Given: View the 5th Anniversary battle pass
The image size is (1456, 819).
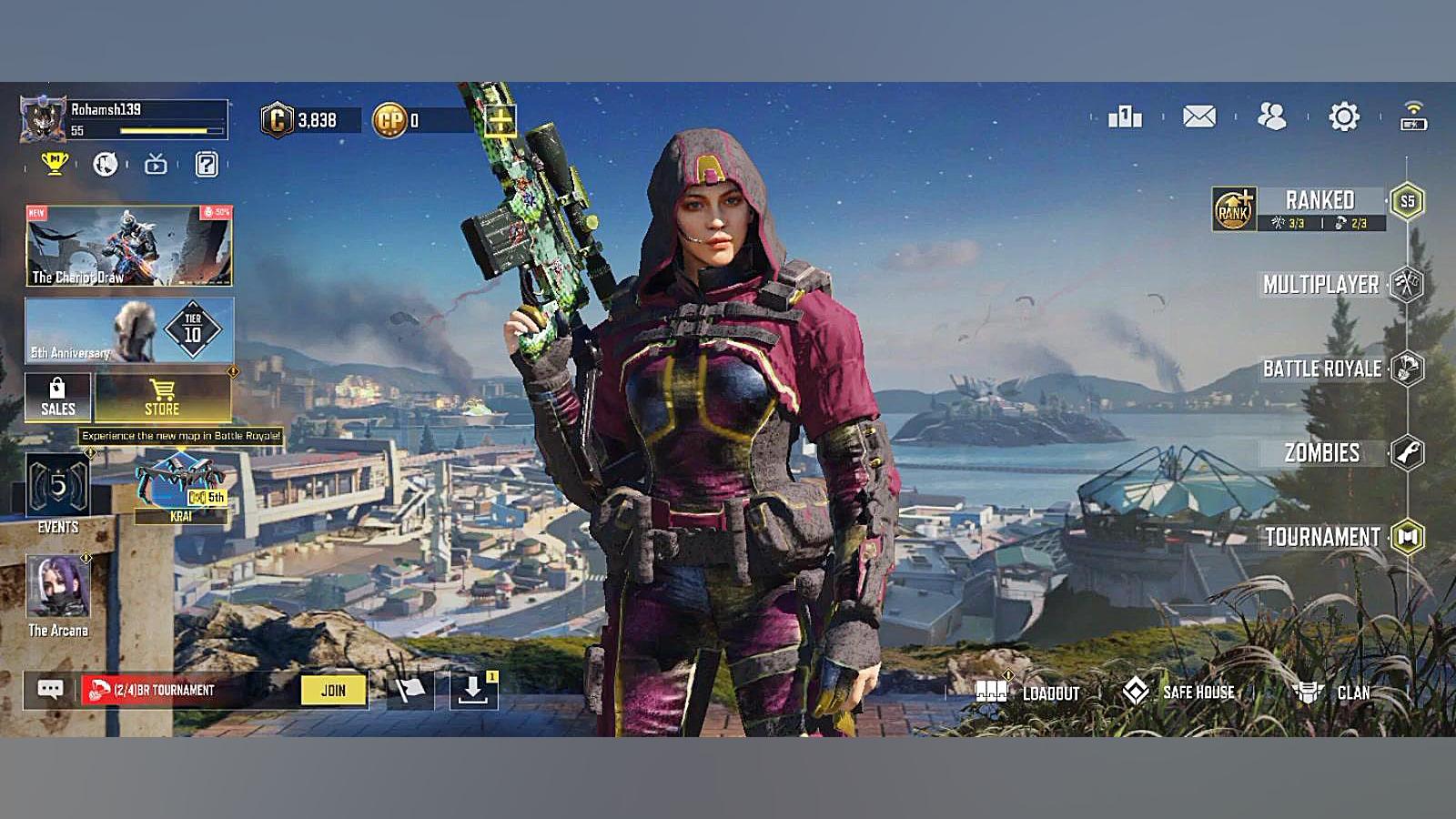Looking at the screenshot, I should coord(129,330).
